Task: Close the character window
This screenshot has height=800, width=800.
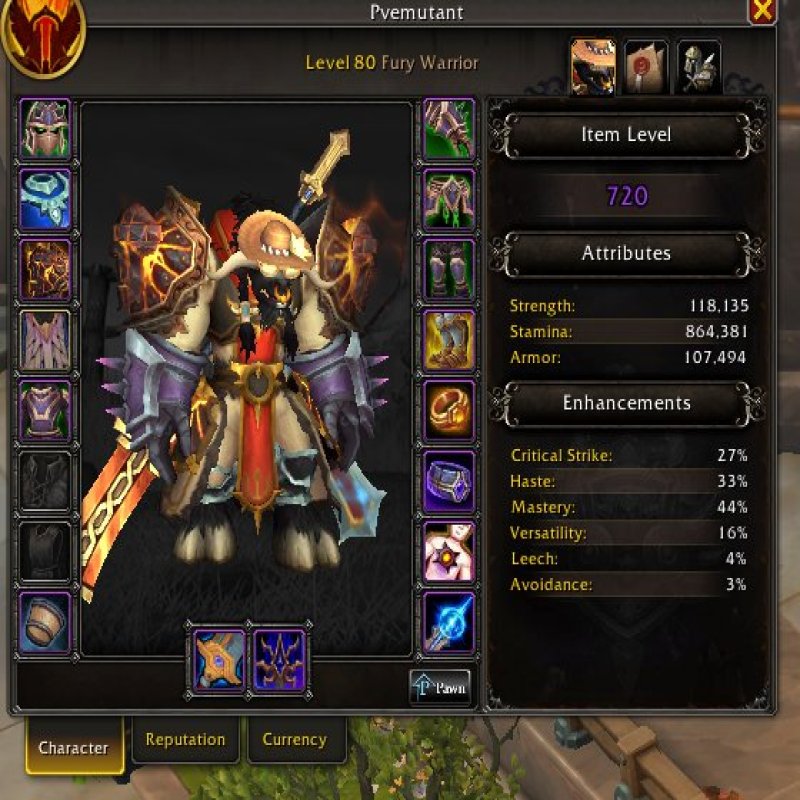Action: (x=762, y=11)
